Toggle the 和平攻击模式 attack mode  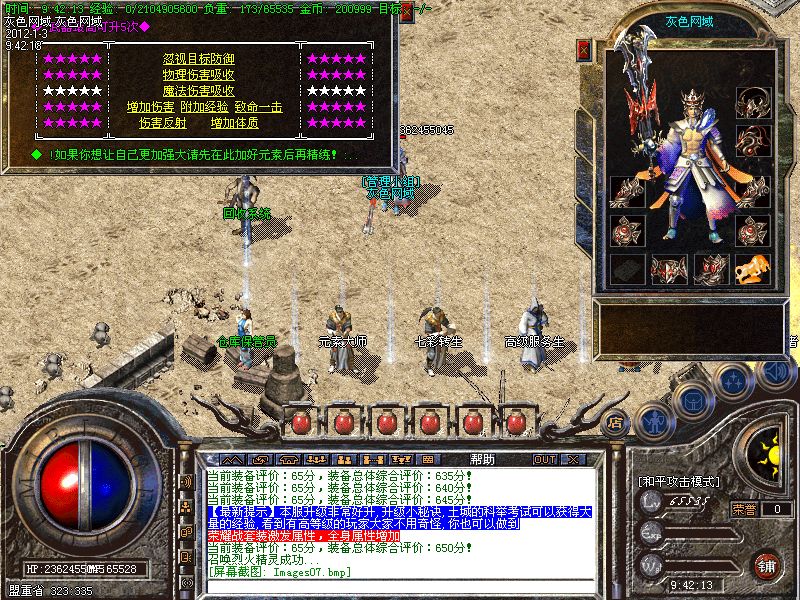(x=679, y=481)
